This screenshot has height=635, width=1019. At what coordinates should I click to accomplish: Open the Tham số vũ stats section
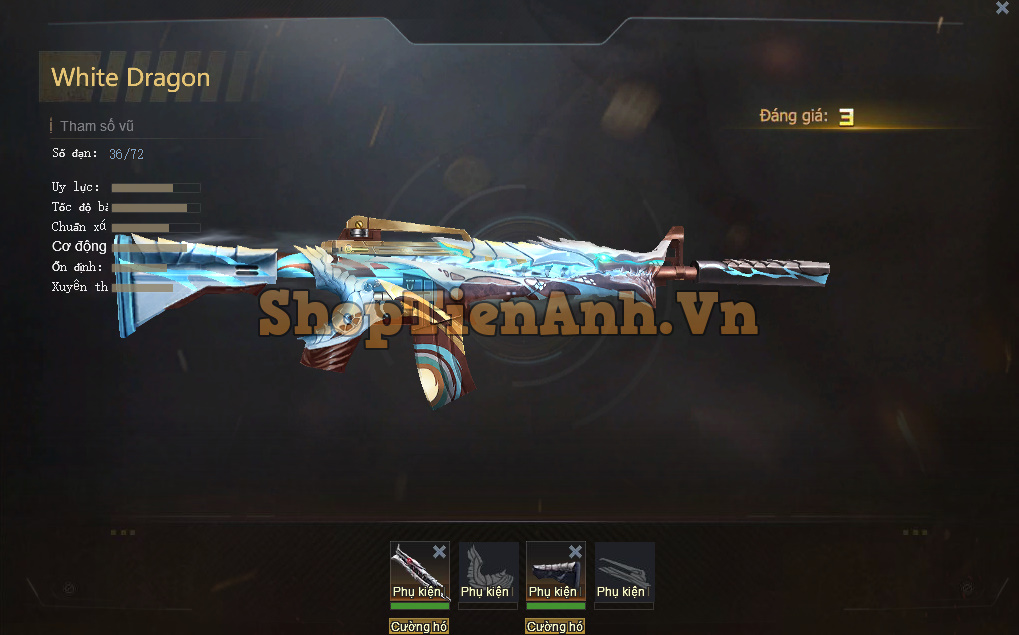[96, 126]
